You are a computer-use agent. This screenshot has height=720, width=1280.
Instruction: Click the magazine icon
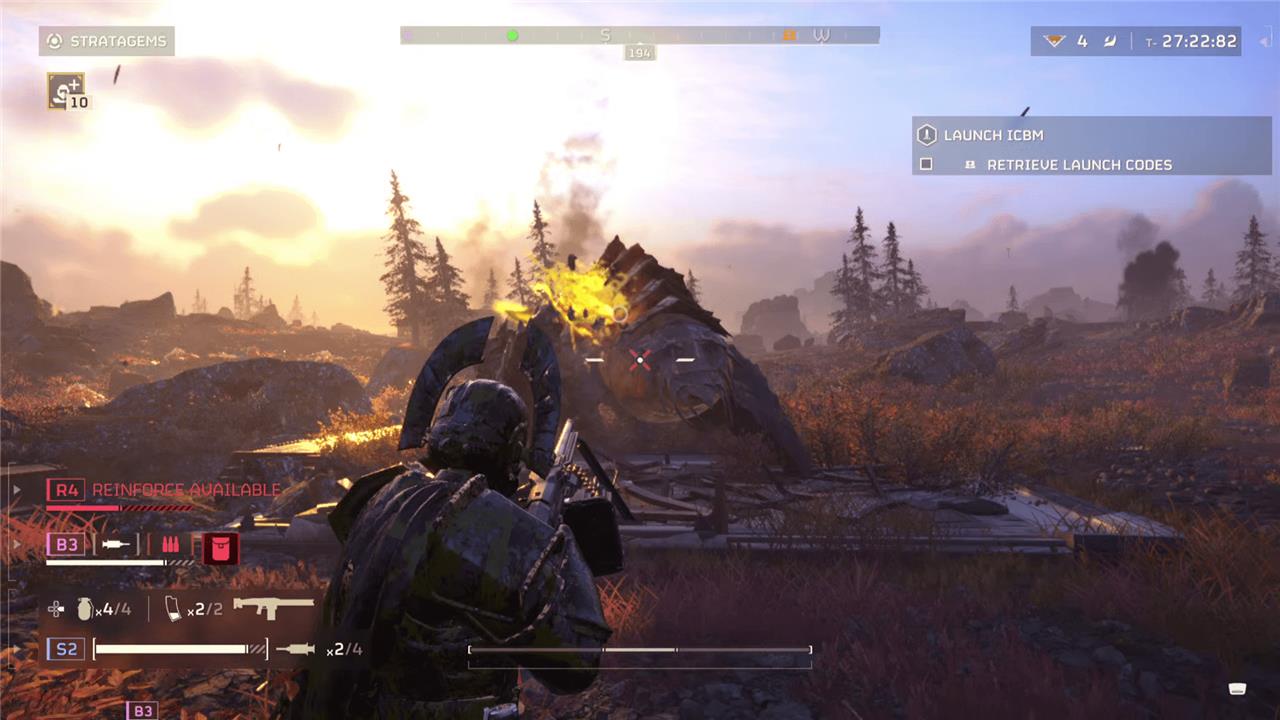coord(173,608)
